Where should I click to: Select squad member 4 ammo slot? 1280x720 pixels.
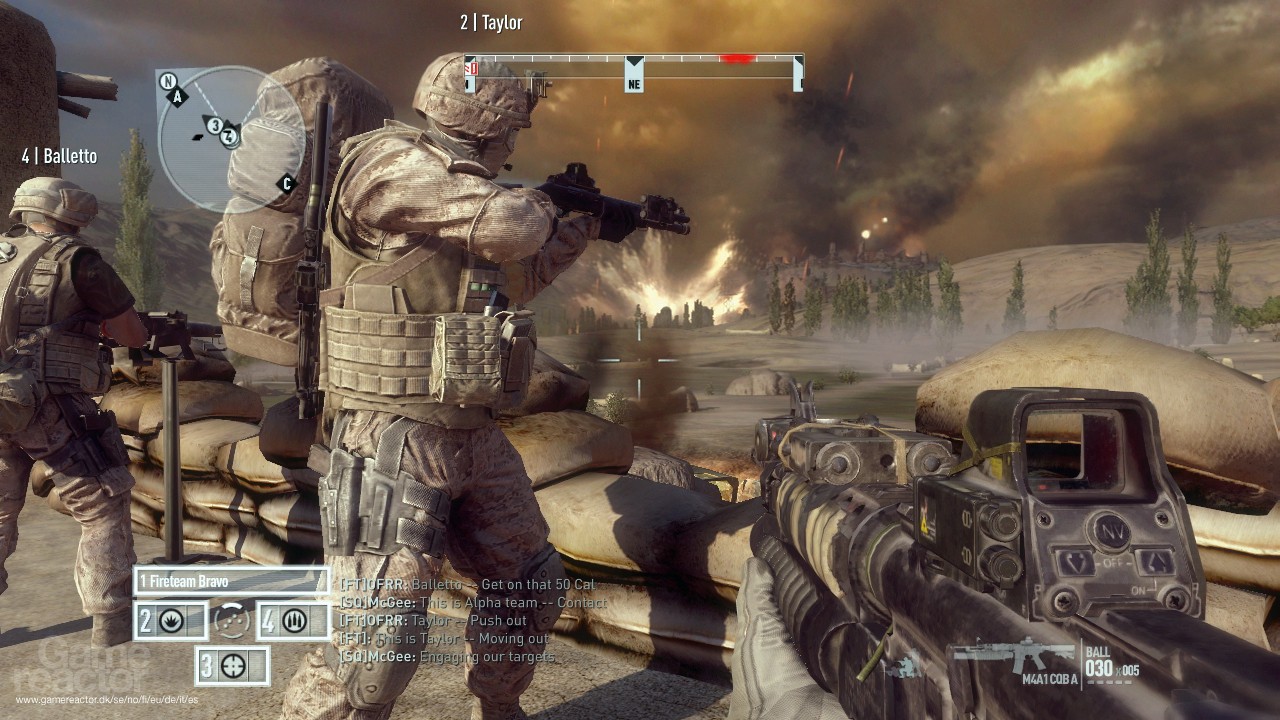[x=294, y=621]
